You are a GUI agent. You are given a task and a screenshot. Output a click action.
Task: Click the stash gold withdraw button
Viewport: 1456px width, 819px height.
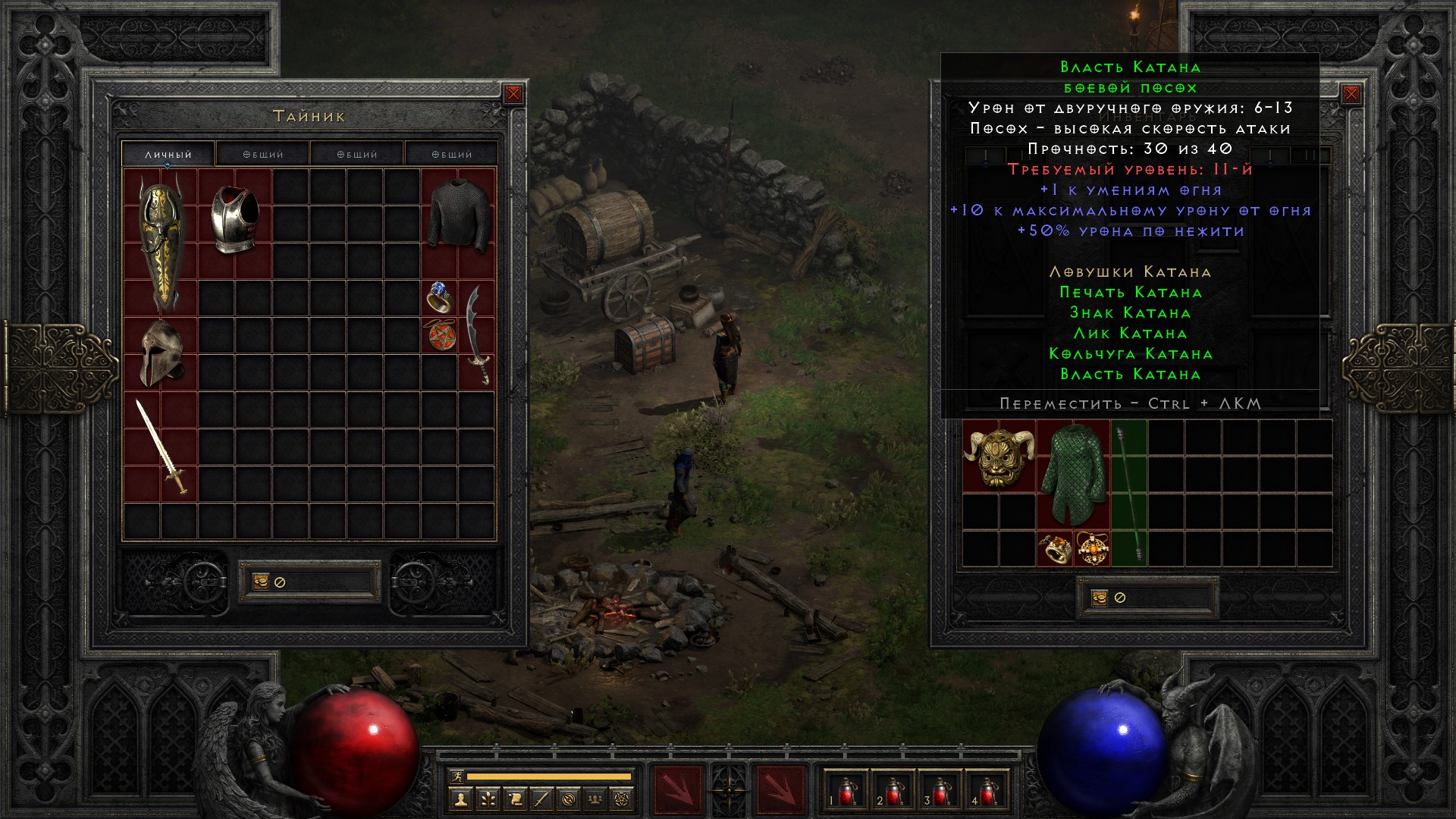pos(261,582)
